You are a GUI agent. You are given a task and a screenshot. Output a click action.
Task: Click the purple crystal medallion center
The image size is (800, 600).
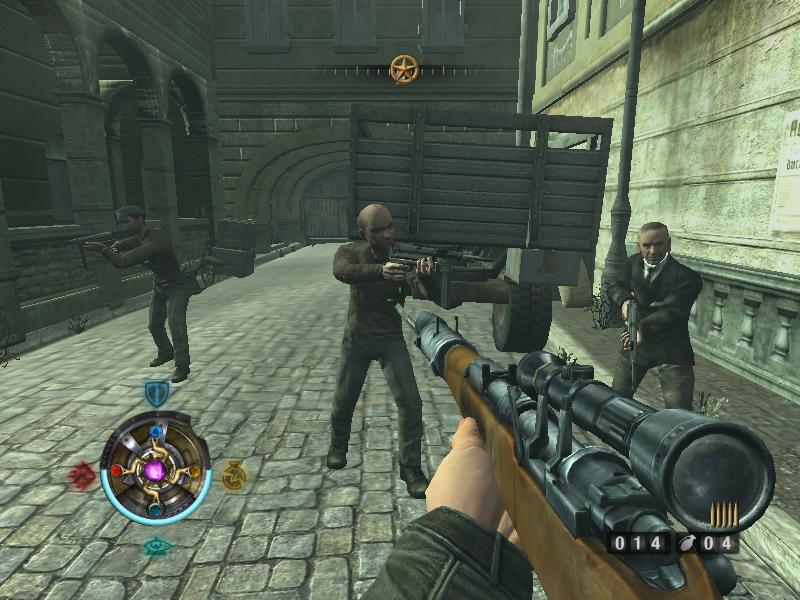[x=156, y=470]
